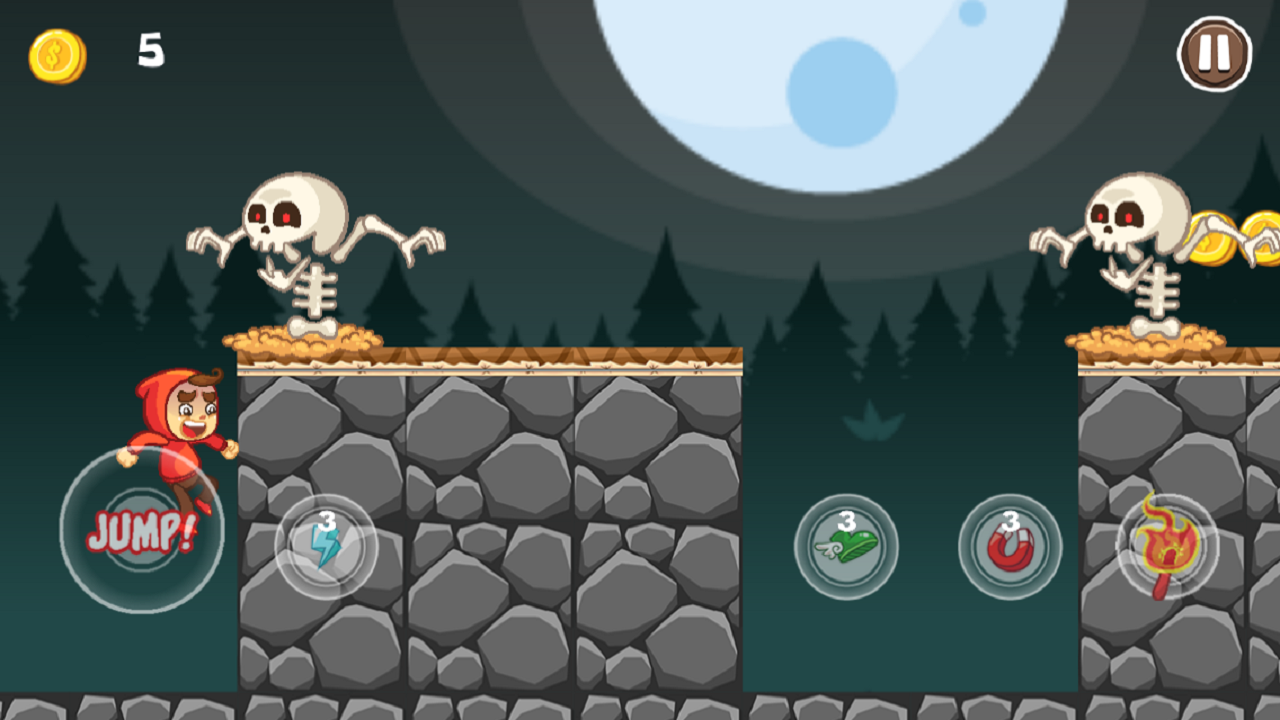Click the gold coin icon in the counter

55,53
